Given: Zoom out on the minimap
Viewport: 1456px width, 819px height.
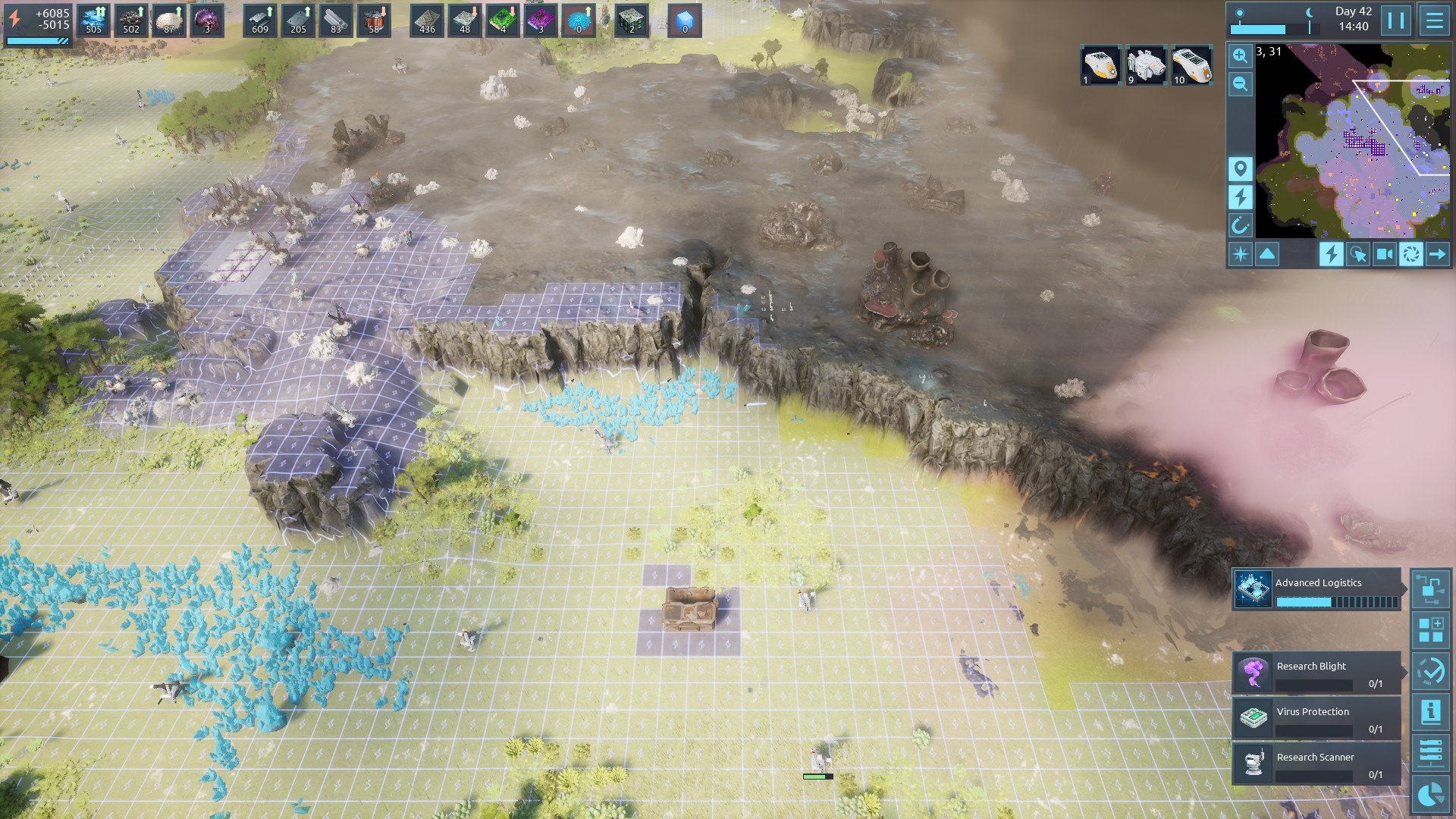Looking at the screenshot, I should point(1241,84).
